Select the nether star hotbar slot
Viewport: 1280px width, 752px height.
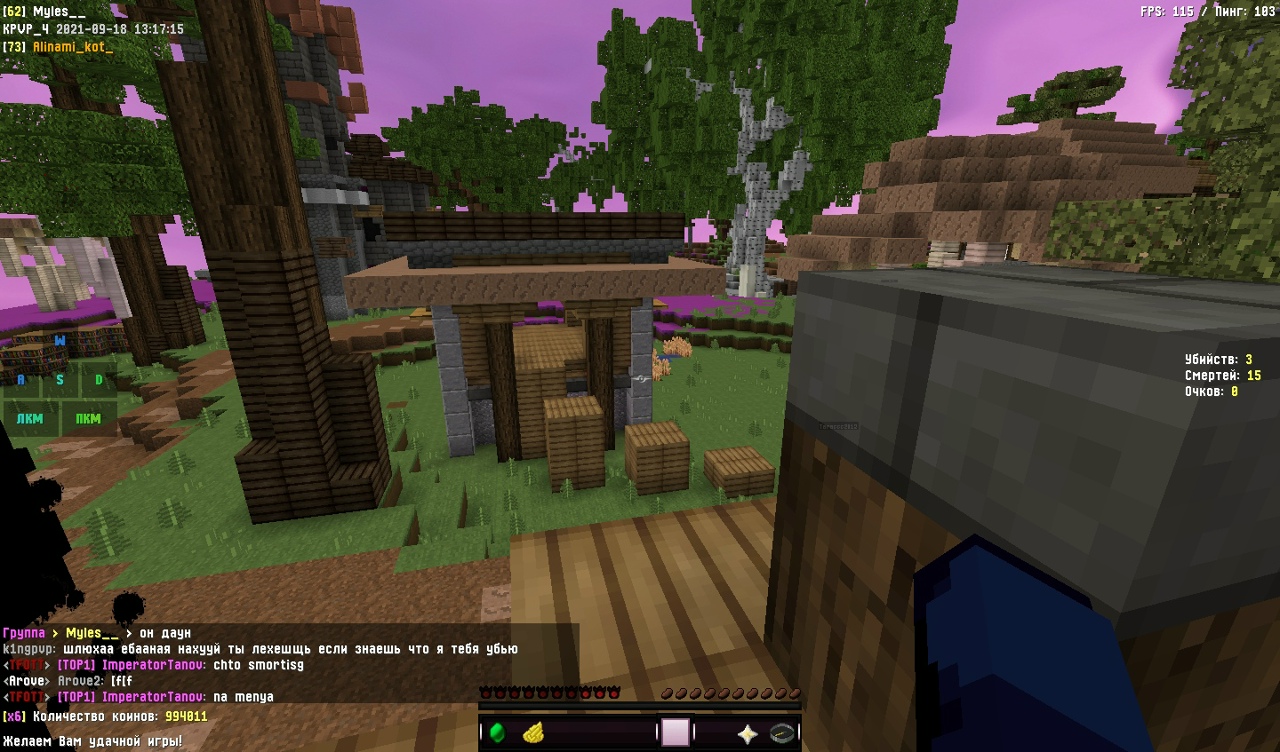coord(747,733)
